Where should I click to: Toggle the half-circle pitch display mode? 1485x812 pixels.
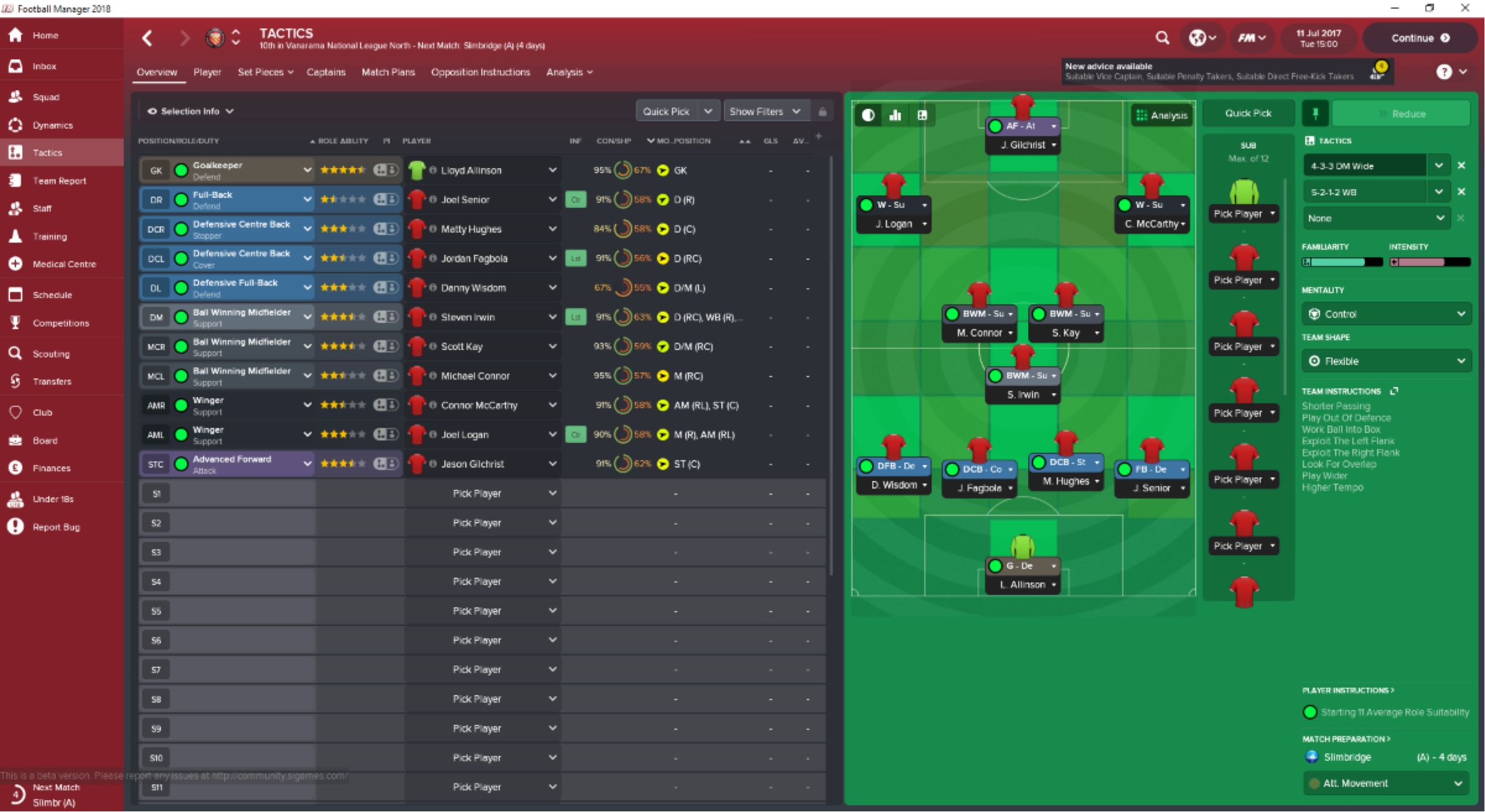[x=868, y=115]
